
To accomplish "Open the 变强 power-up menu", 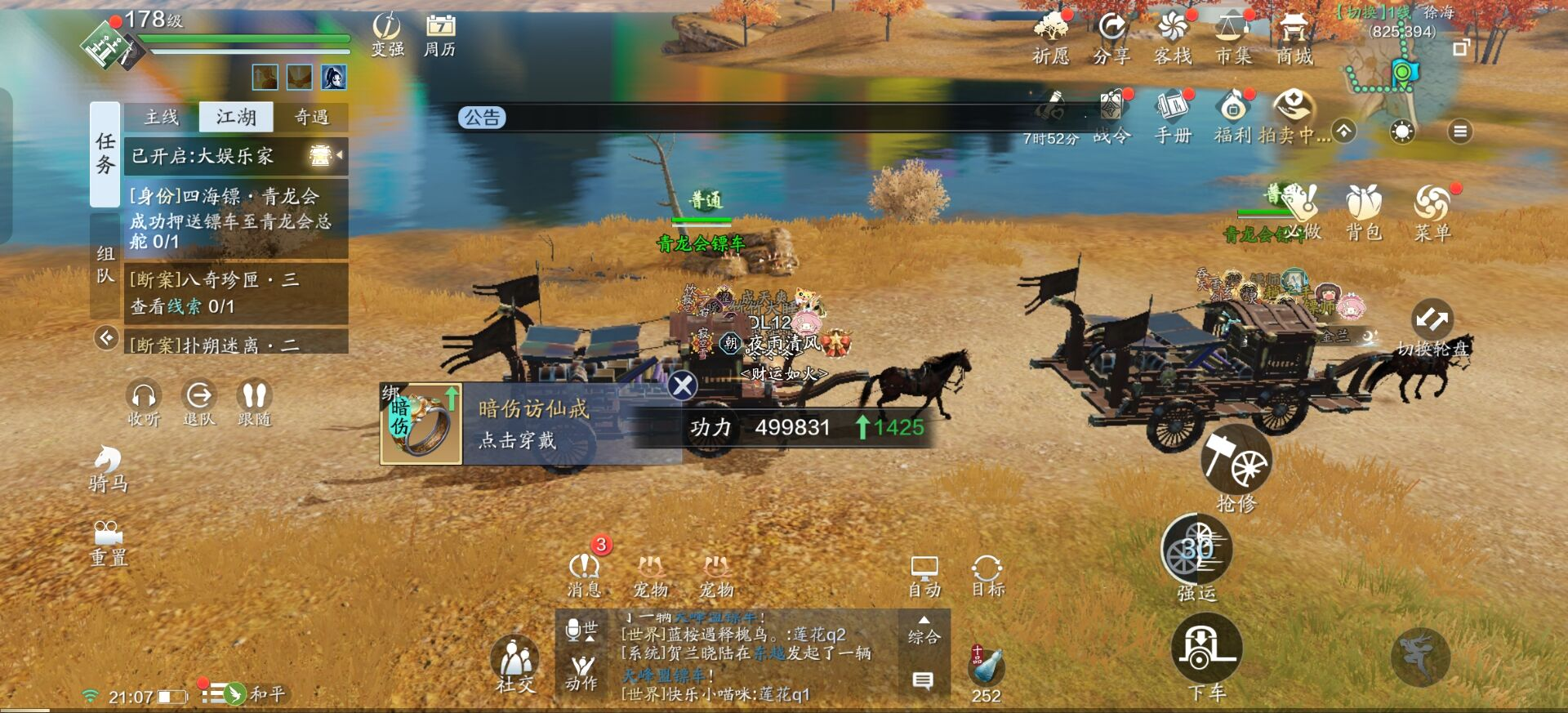I will 387,34.
